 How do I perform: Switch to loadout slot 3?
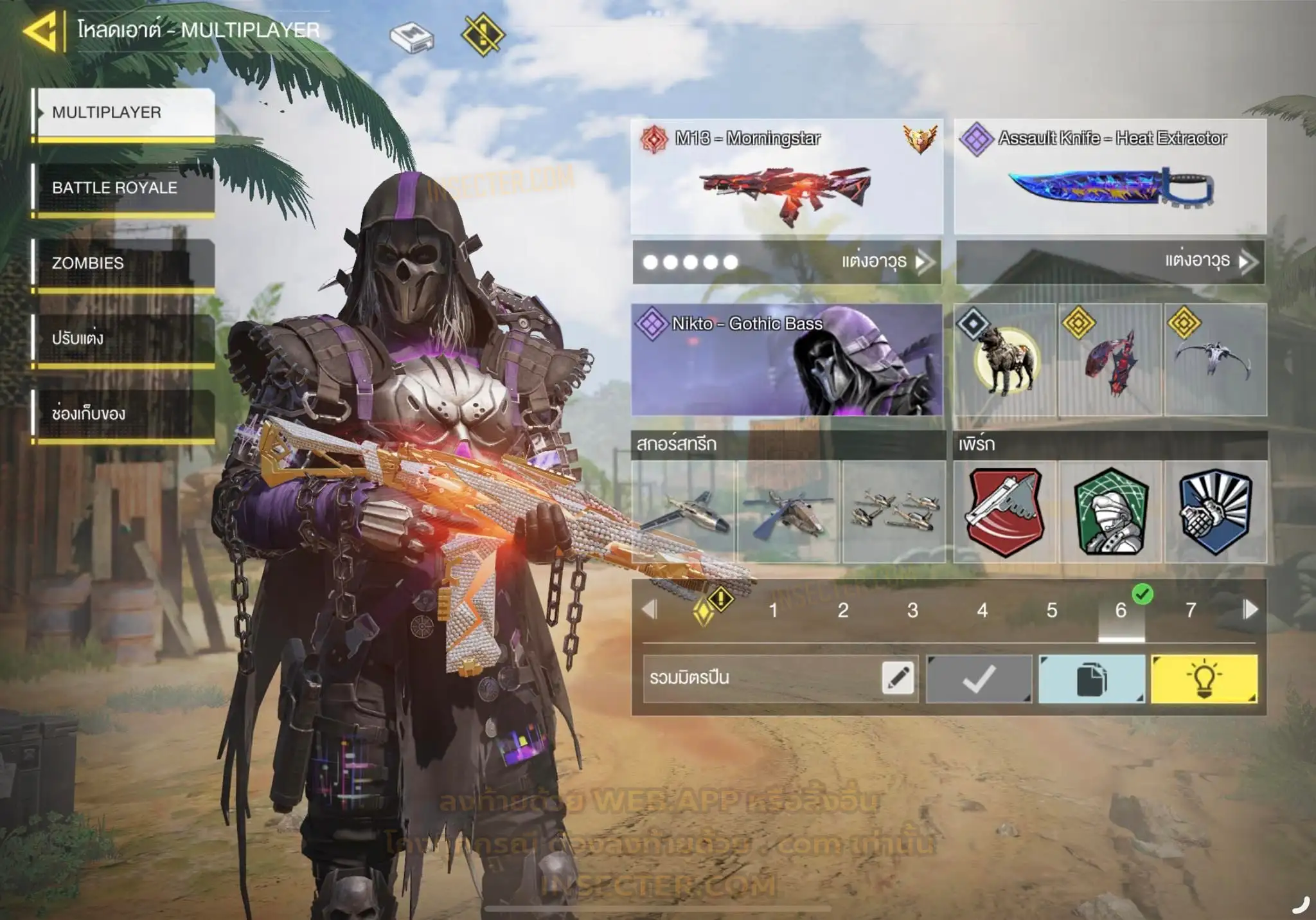click(x=912, y=610)
